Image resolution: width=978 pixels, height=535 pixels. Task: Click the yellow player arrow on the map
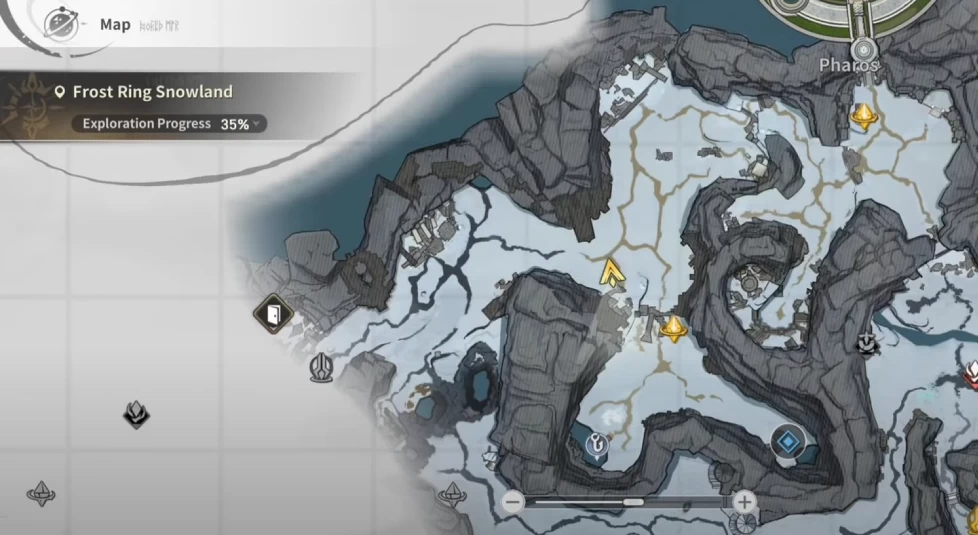coord(610,272)
